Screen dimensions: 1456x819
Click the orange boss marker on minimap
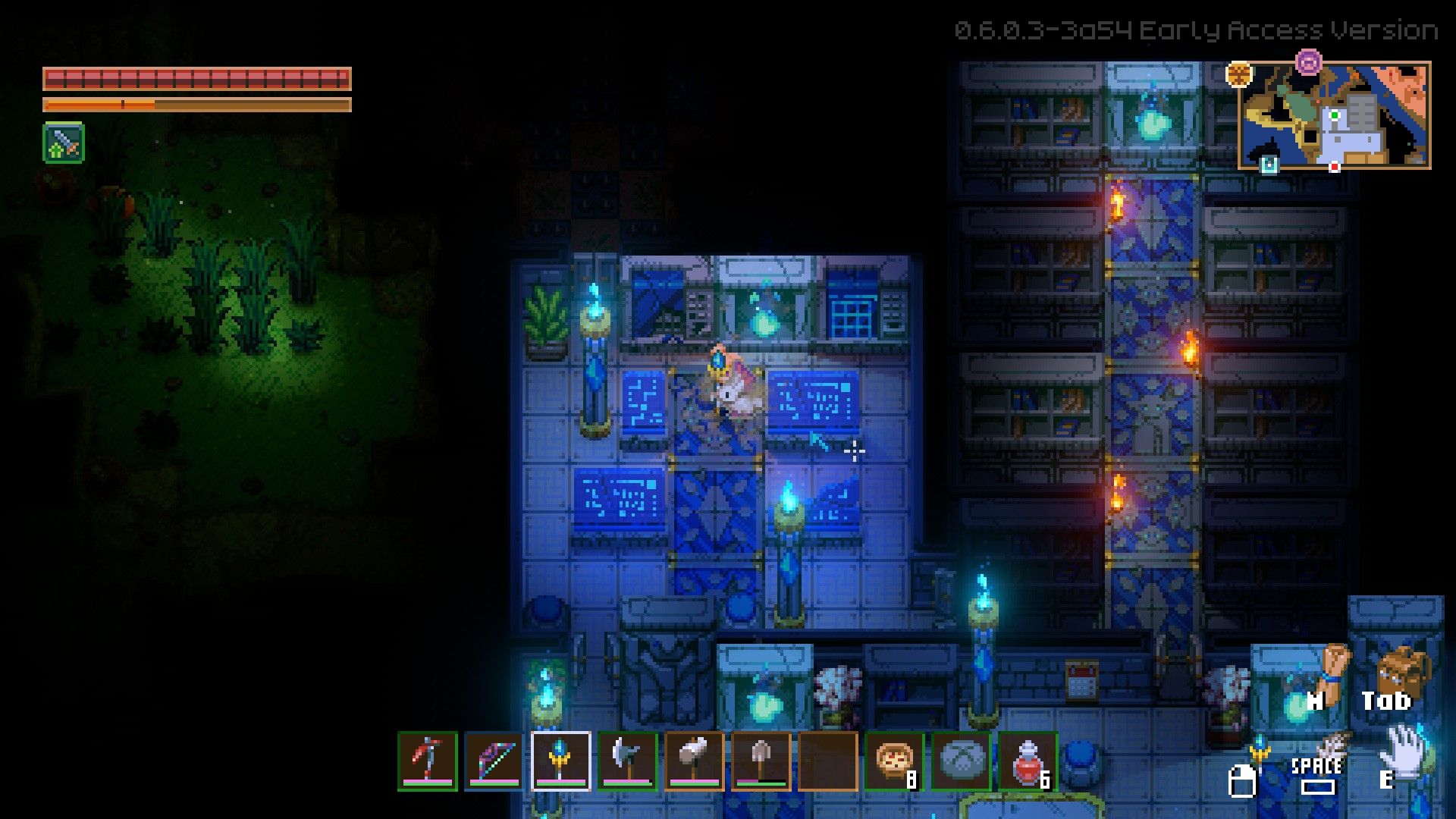click(1239, 74)
